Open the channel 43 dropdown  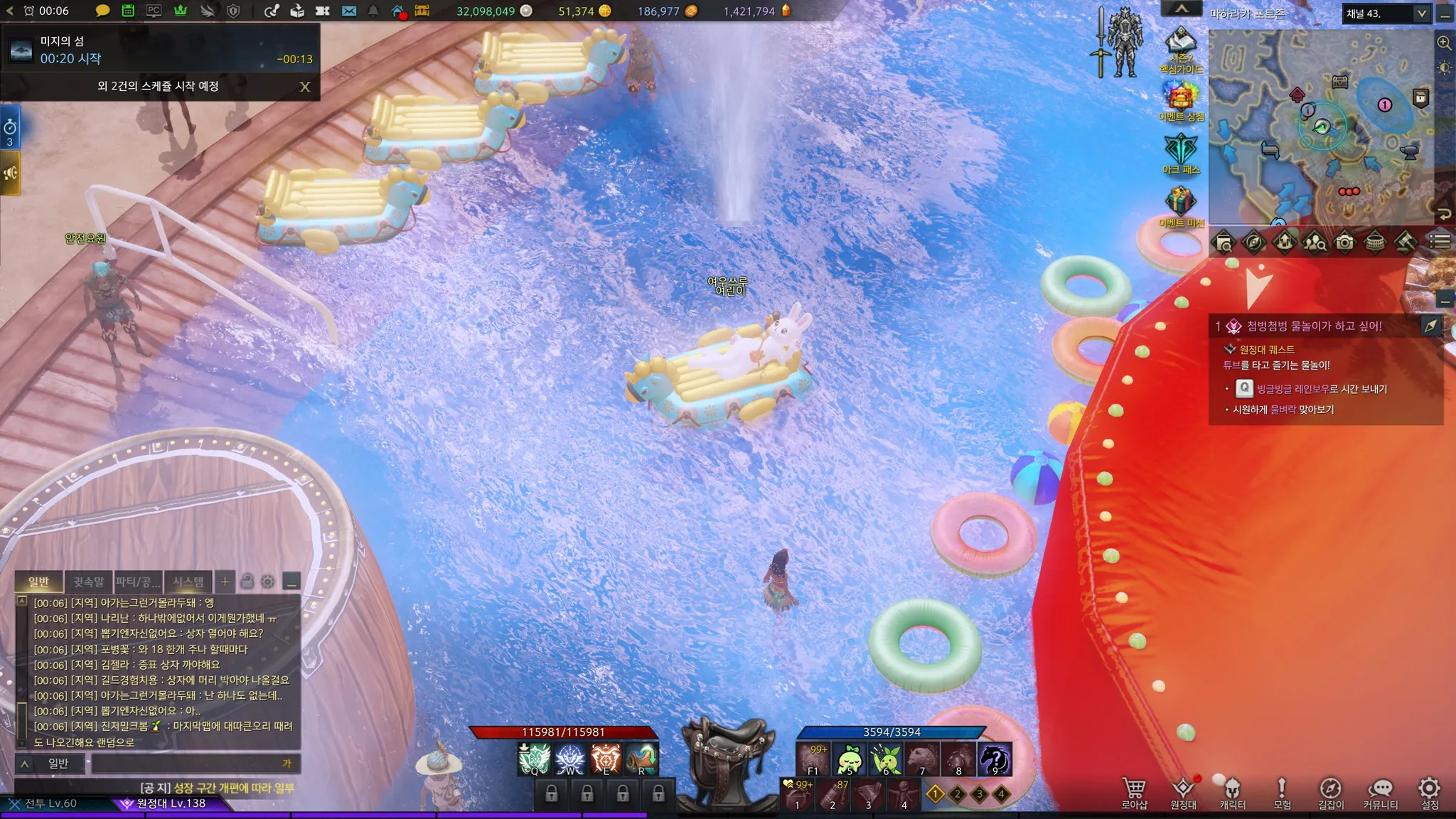point(1421,14)
